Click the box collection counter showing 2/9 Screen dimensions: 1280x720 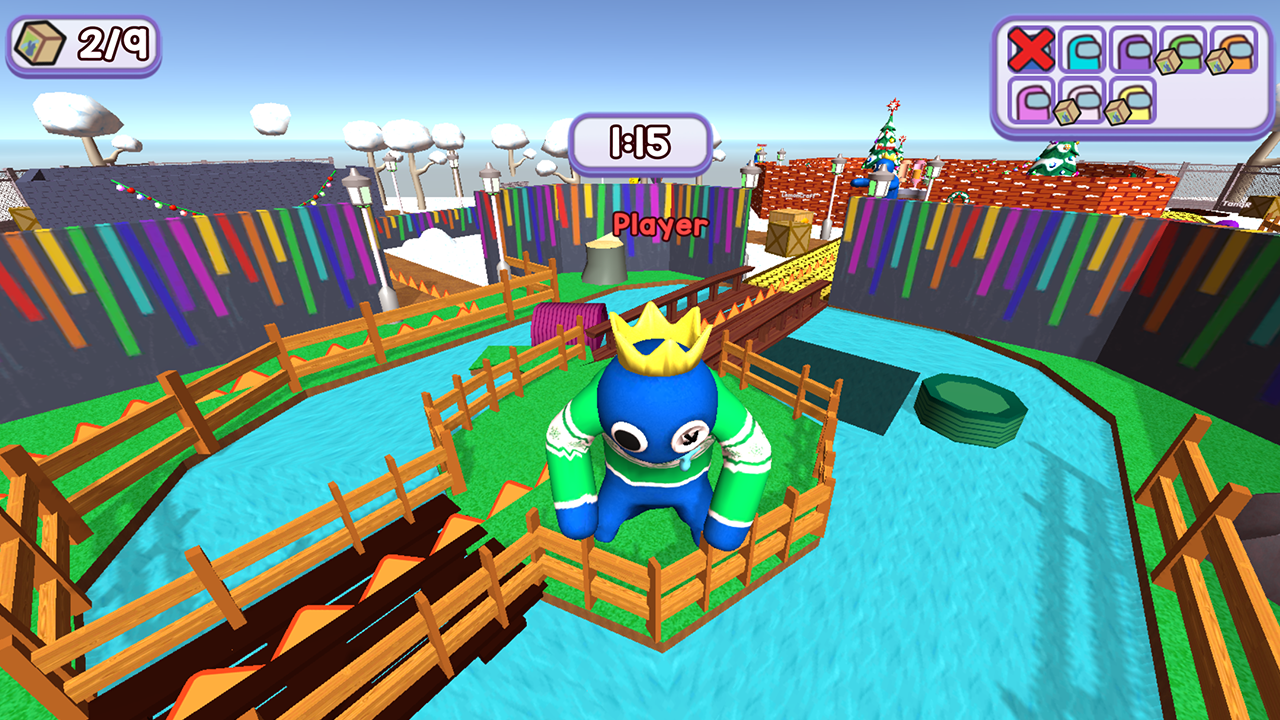[x=85, y=42]
